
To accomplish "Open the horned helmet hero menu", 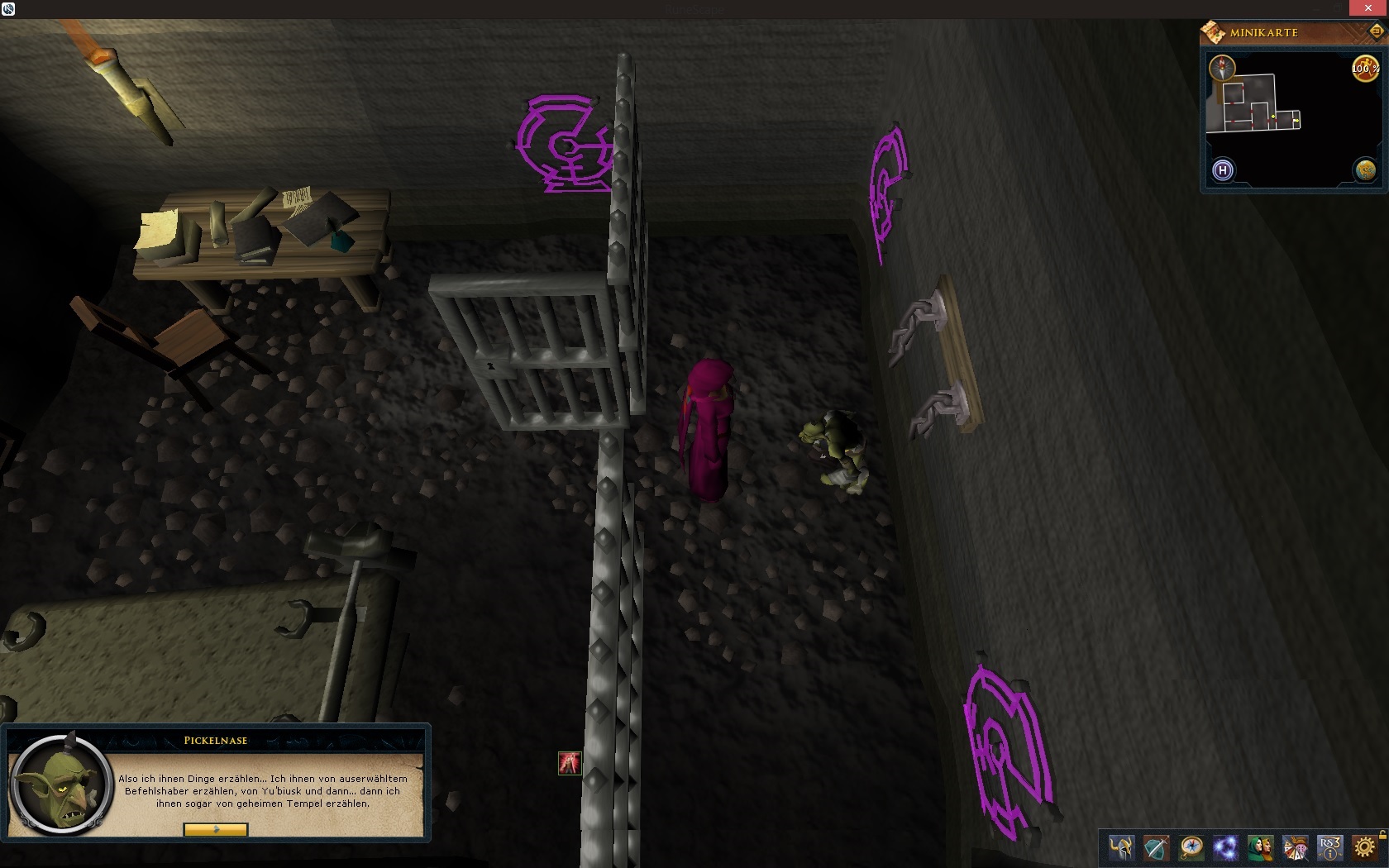I will tap(1121, 847).
